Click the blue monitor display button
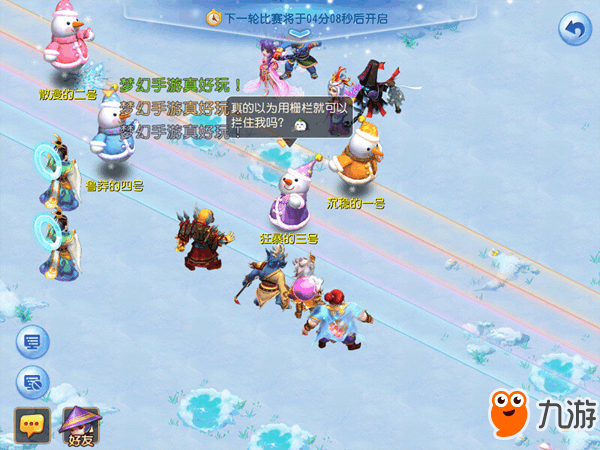Image resolution: width=600 pixels, height=450 pixels. [x=32, y=343]
